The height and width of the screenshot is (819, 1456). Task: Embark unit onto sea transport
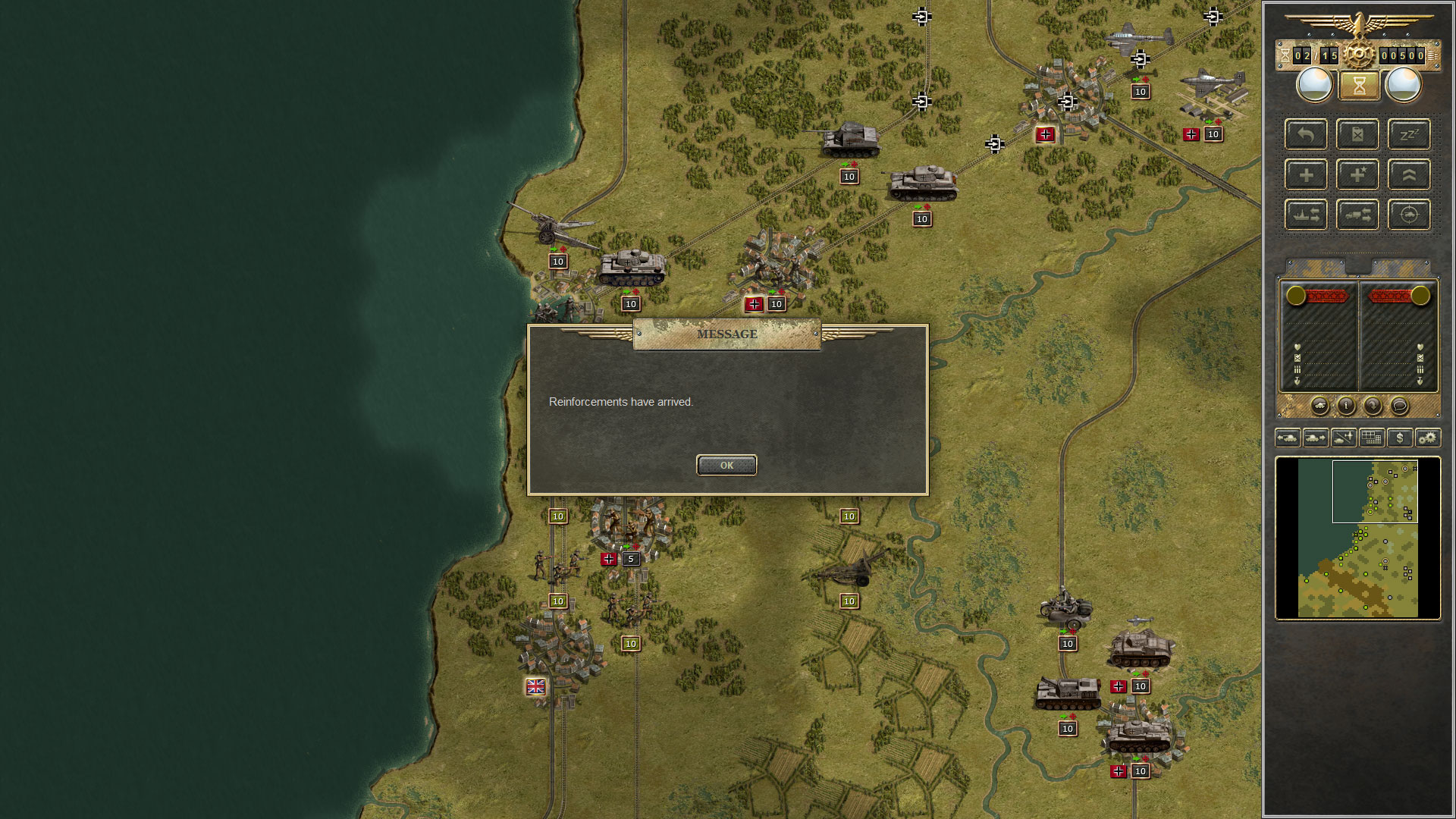pos(1306,215)
